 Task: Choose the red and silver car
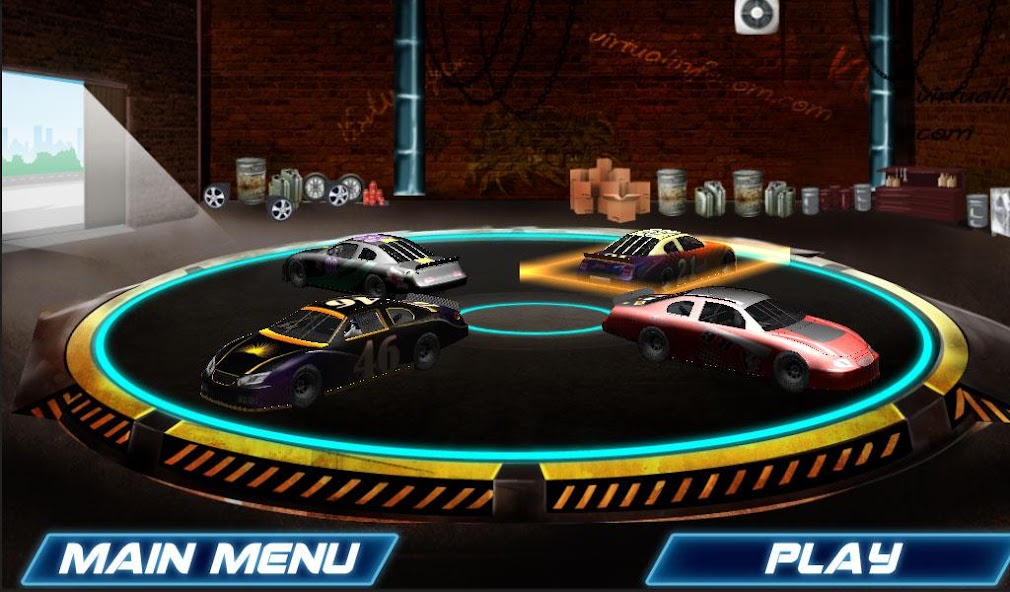742,334
